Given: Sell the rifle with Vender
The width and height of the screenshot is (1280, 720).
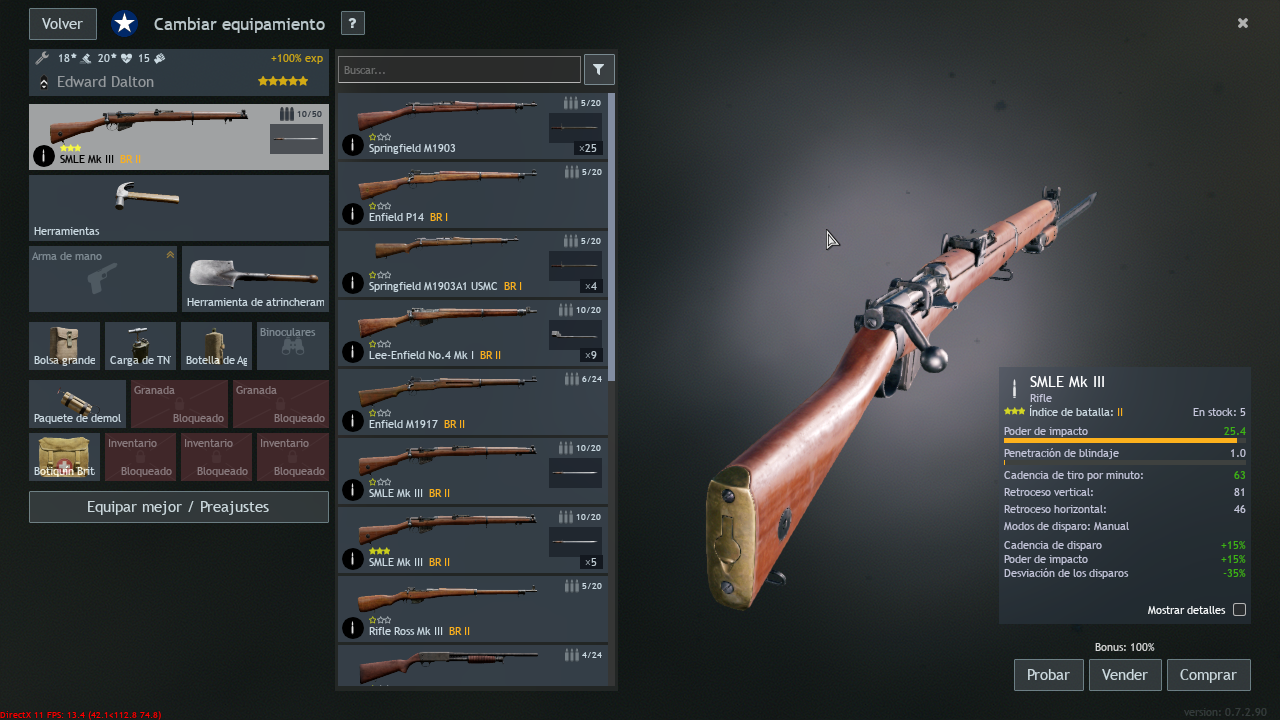Looking at the screenshot, I should click(x=1124, y=675).
